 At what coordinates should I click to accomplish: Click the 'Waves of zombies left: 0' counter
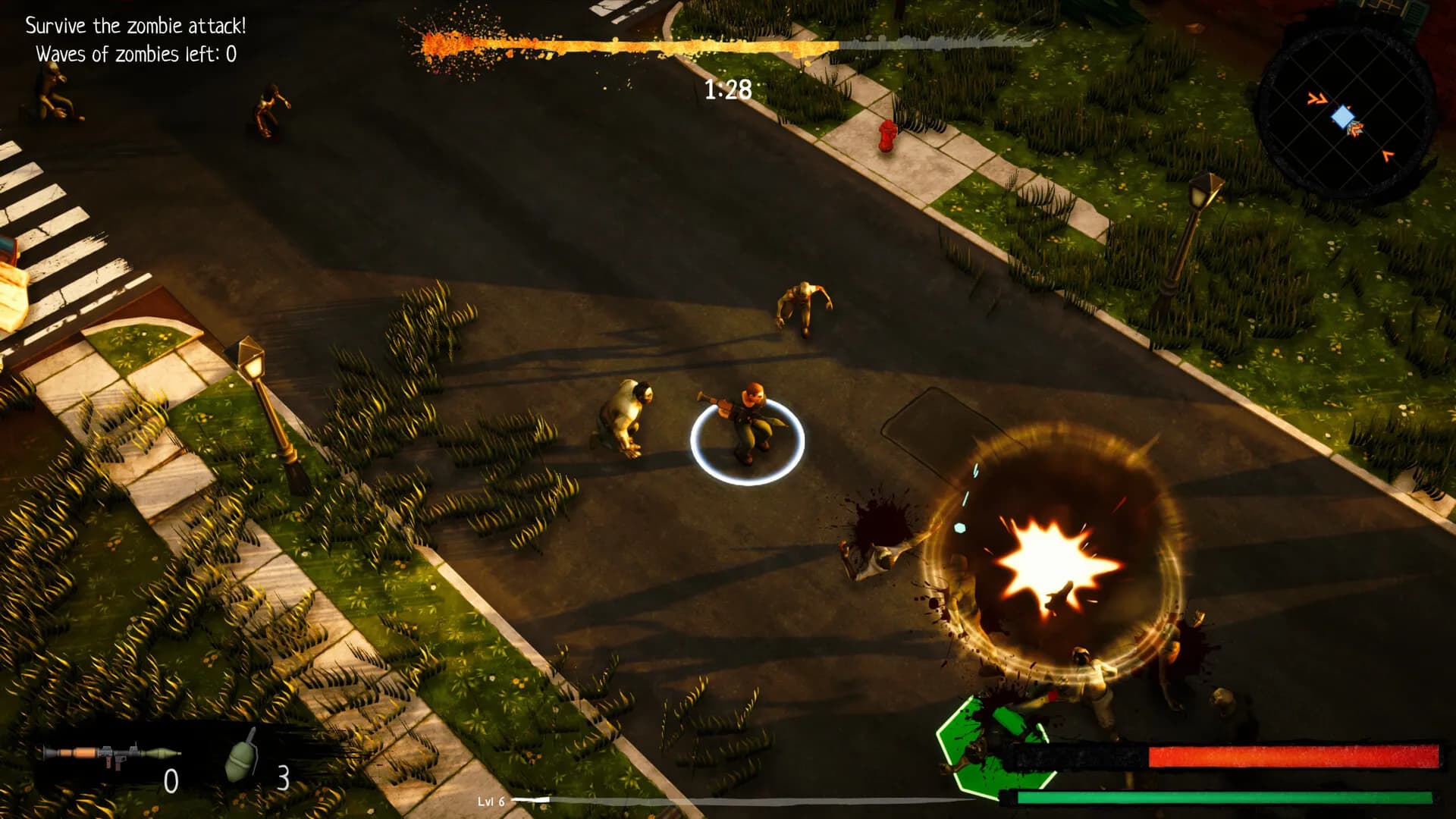[x=135, y=54]
